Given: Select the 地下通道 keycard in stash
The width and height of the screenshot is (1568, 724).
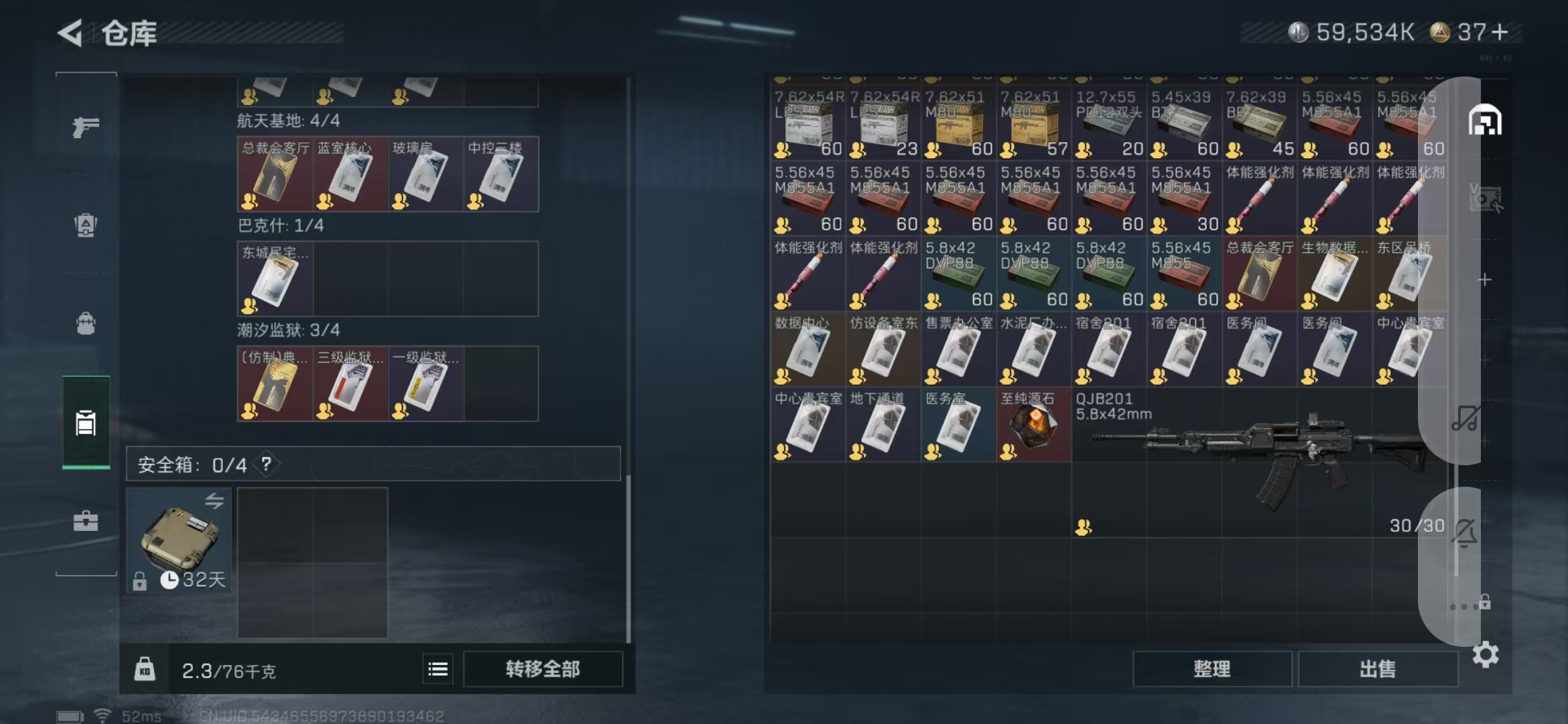Looking at the screenshot, I should (883, 425).
